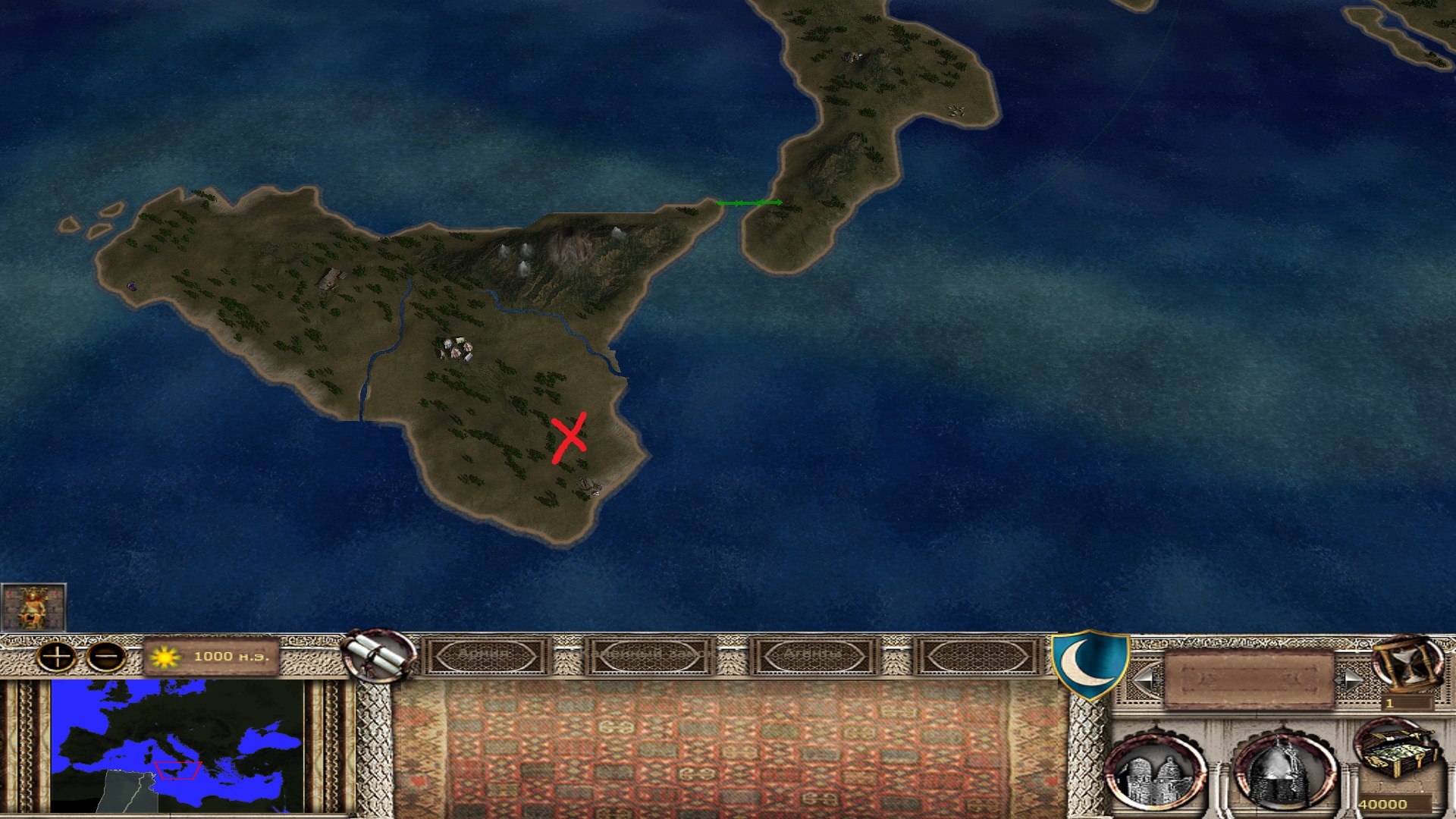Click the minus zoom button above minimap
Image resolution: width=1456 pixels, height=819 pixels.
106,656
